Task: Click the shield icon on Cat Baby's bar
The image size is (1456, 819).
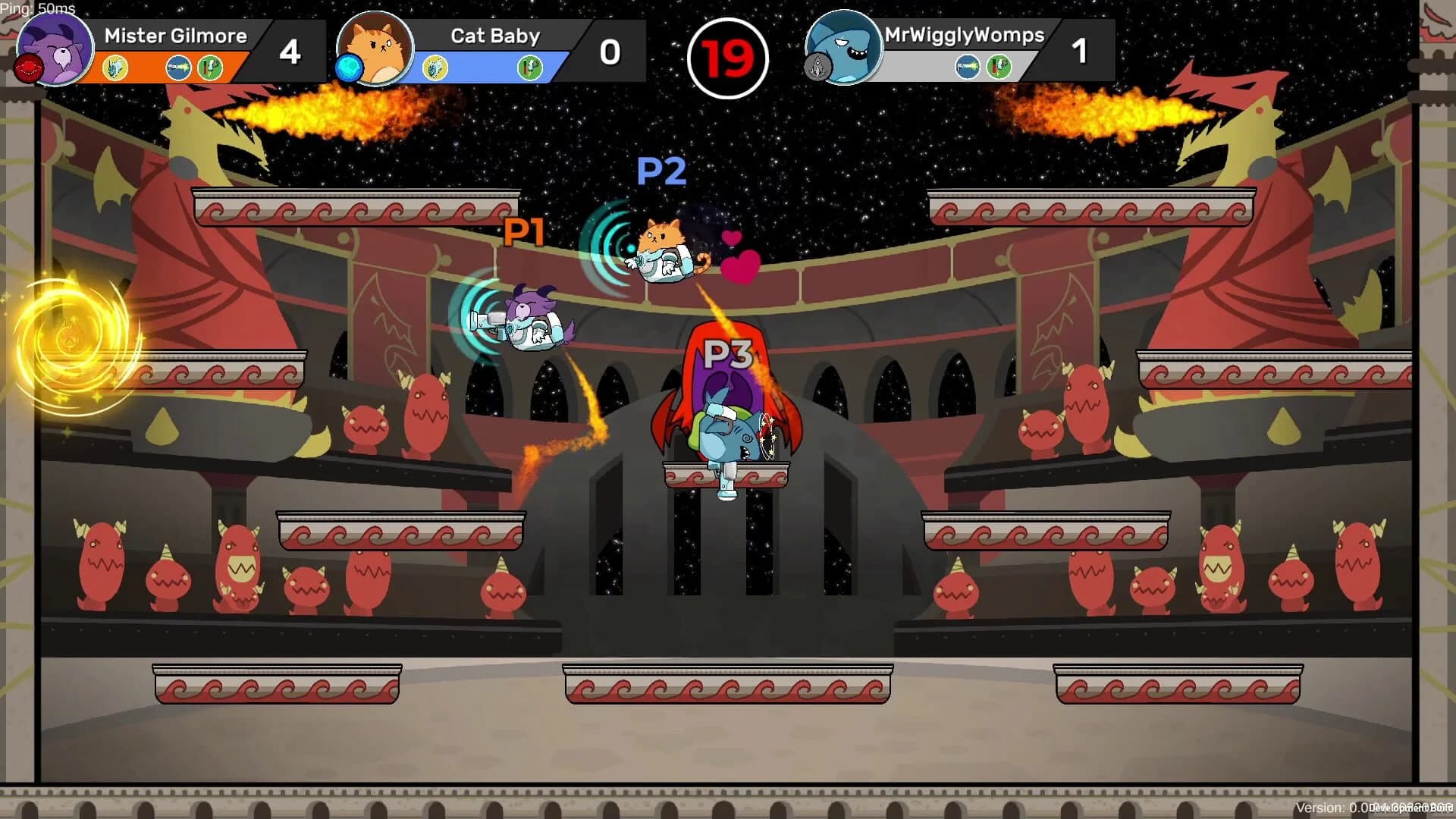Action: (435, 68)
